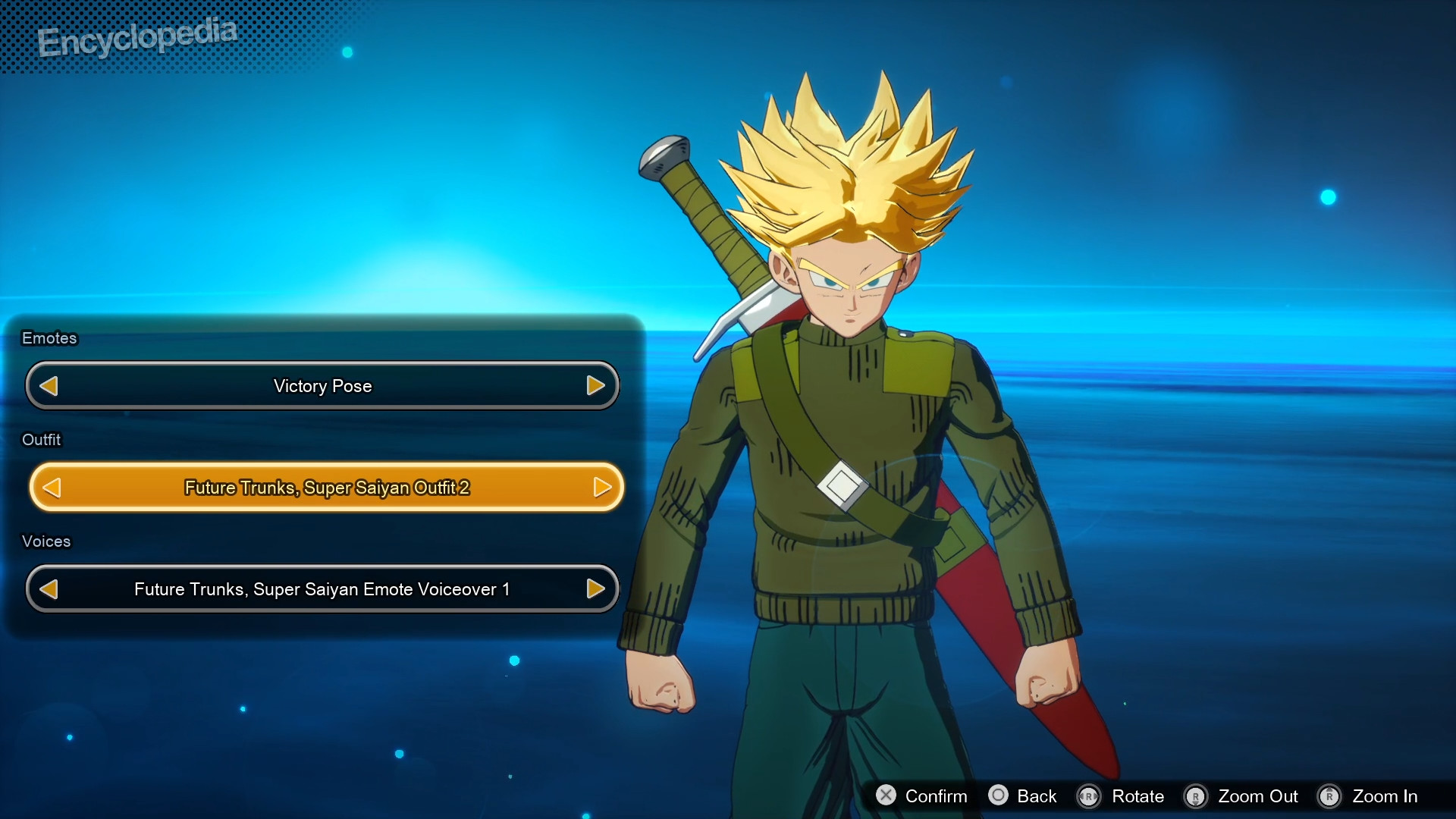Cycle to previous outfit with left arrow
1456x819 pixels.
click(x=51, y=488)
